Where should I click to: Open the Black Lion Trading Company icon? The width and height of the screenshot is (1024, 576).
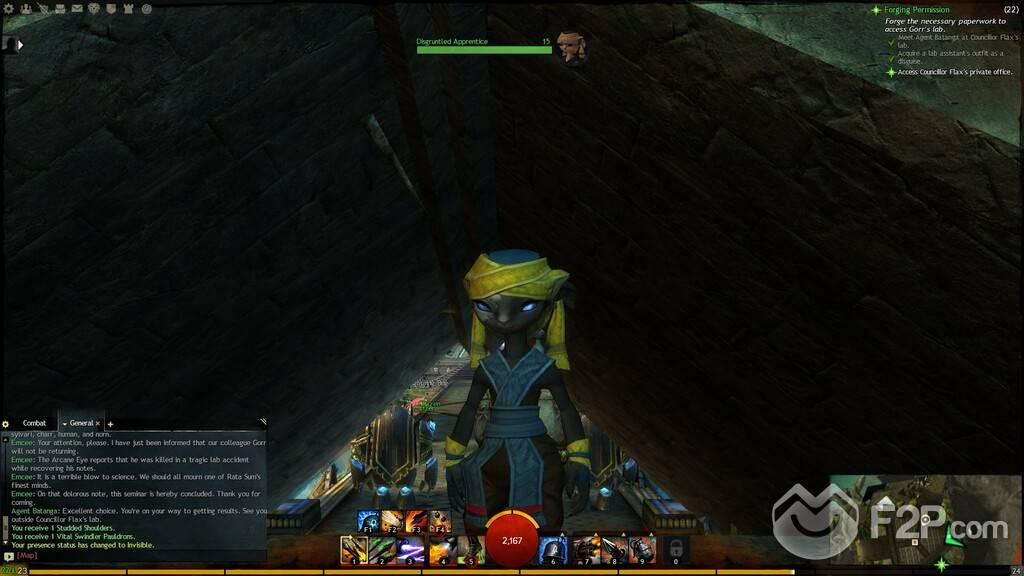pos(94,9)
